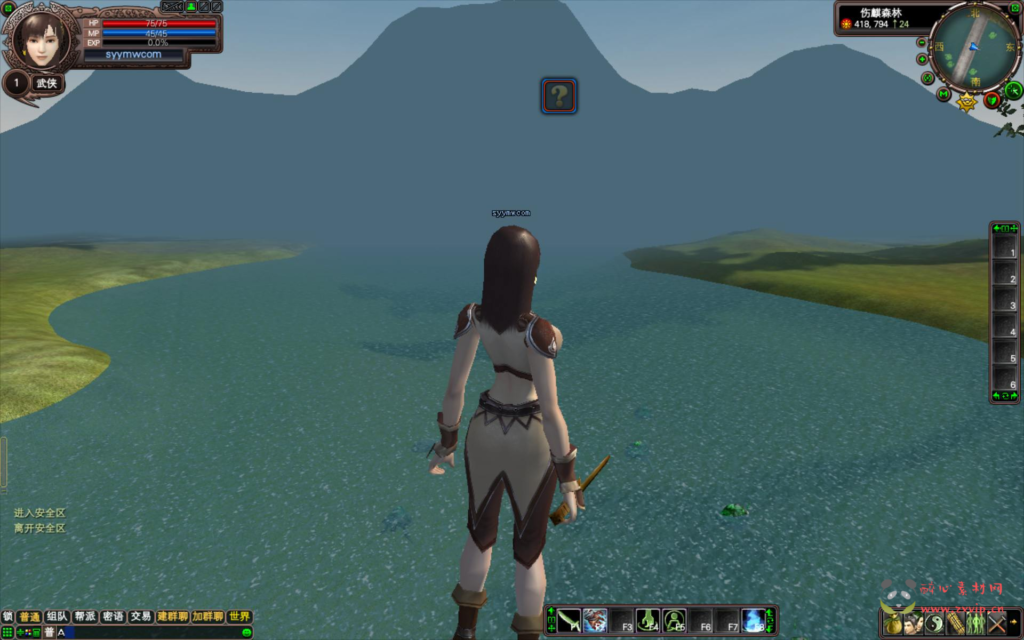Switch to the 组队 team chat tab
Viewport: 1024px width, 640px height.
coord(57,617)
